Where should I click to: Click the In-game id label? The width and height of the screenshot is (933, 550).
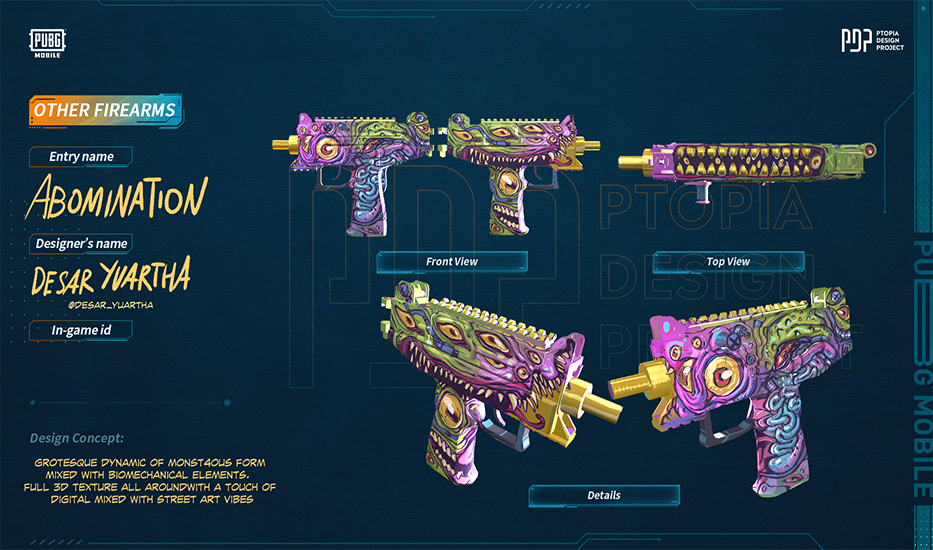coord(79,329)
